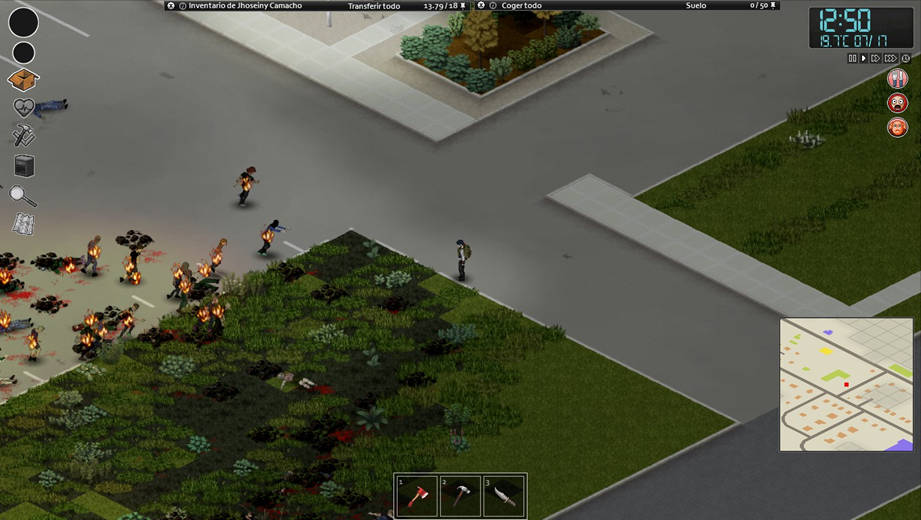This screenshot has width=921, height=520.
Task: Select the smaller secondary hand equipment circle
Action: [23, 53]
